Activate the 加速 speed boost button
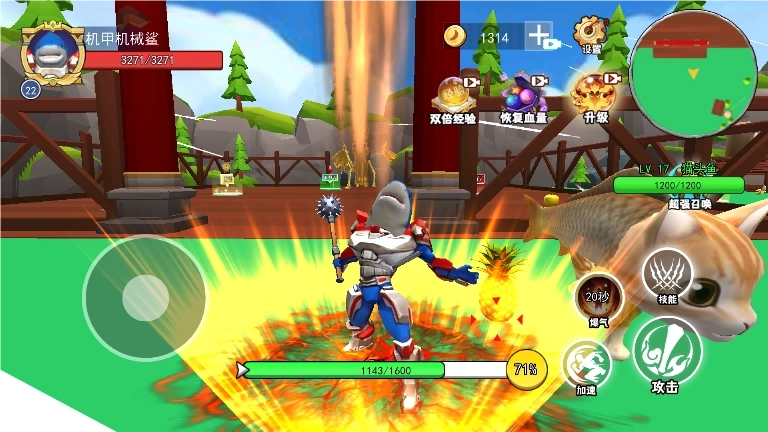The height and width of the screenshot is (432, 768). coord(587,365)
